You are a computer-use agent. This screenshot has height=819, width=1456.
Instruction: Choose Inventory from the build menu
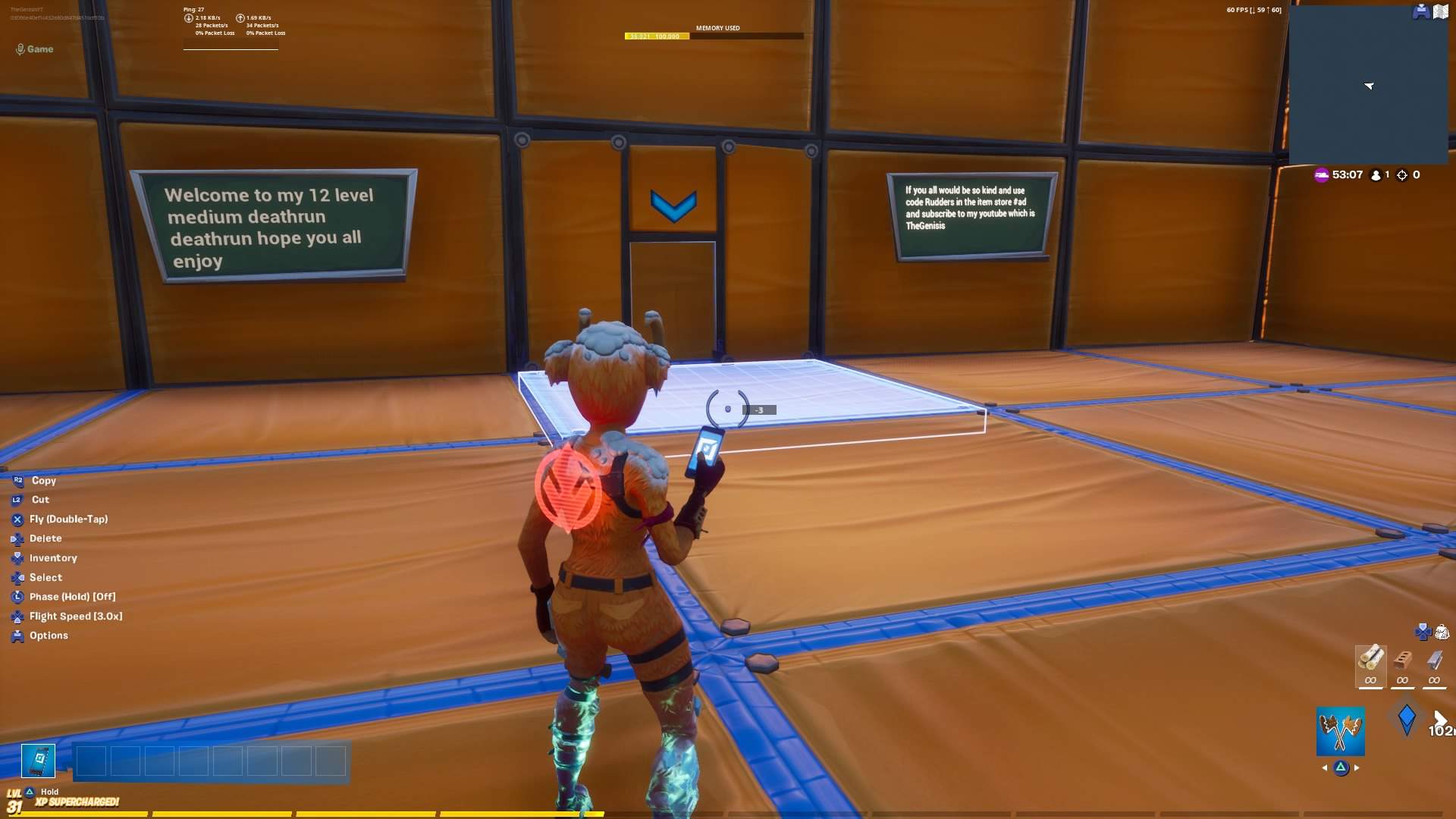52,557
